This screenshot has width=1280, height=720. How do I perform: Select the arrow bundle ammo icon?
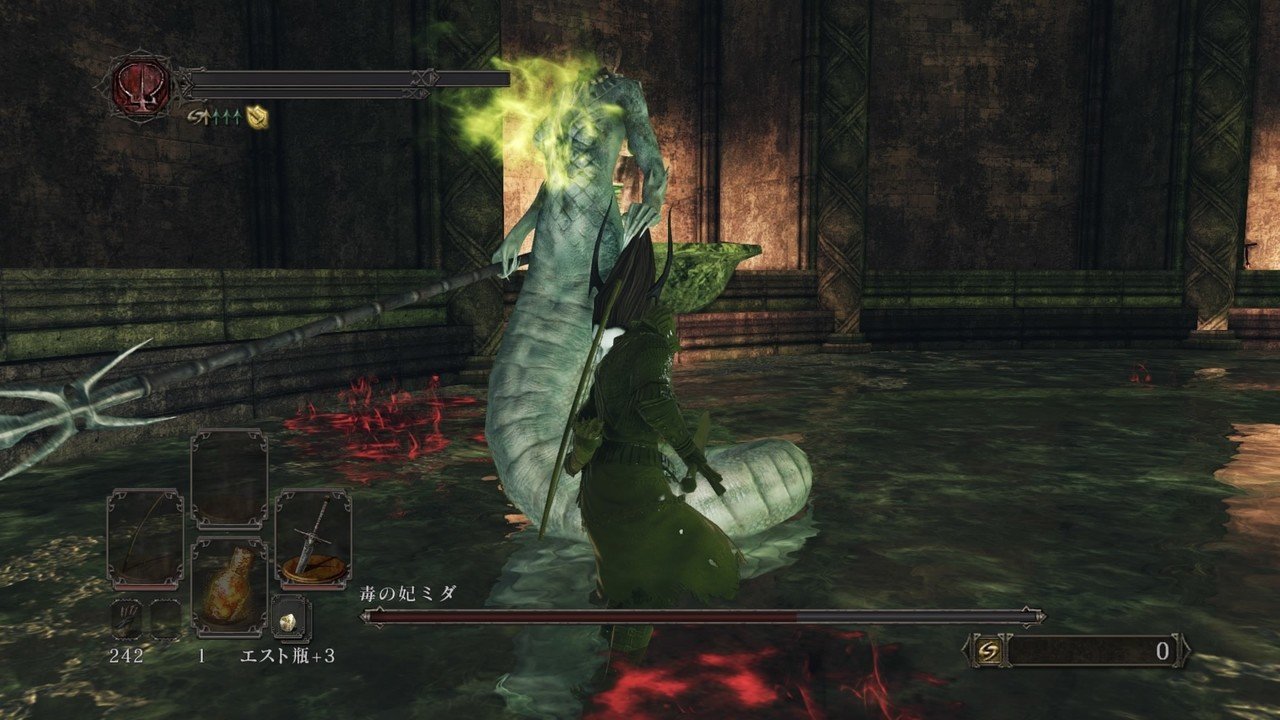(x=126, y=617)
